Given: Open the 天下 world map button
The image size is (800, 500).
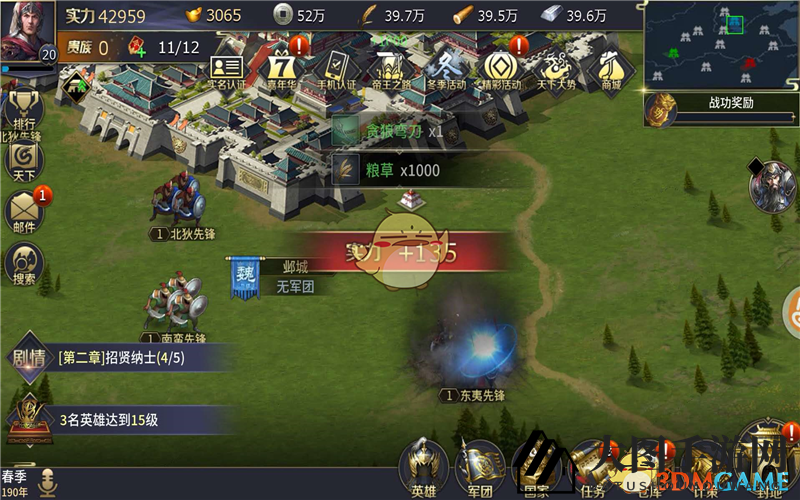Looking at the screenshot, I should pyautogui.click(x=23, y=160).
